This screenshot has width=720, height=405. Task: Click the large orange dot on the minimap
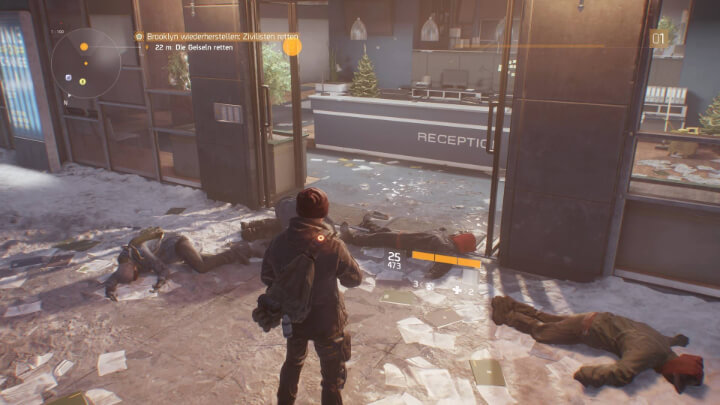coord(84,46)
